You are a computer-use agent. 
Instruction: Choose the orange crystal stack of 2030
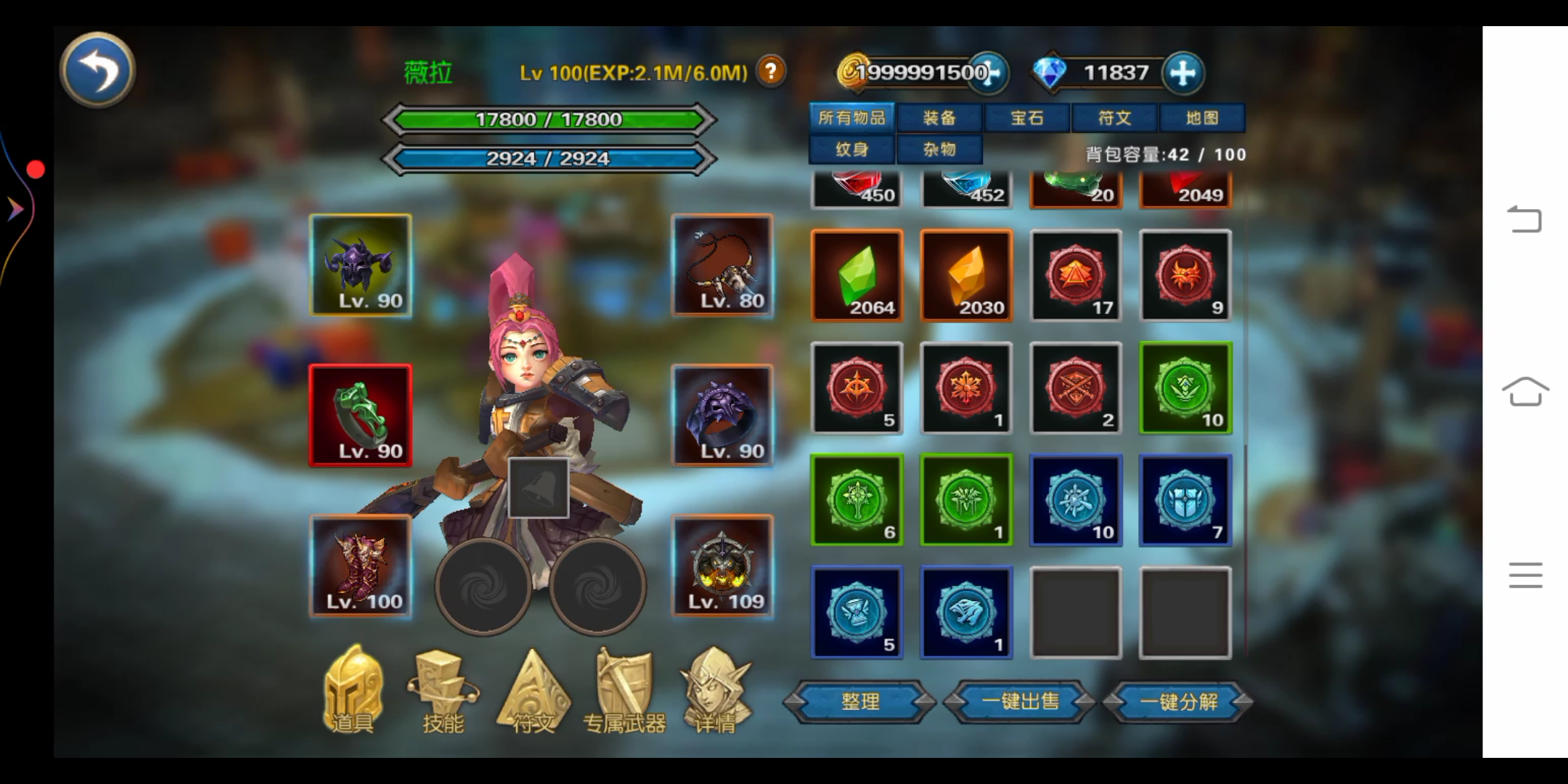click(966, 276)
